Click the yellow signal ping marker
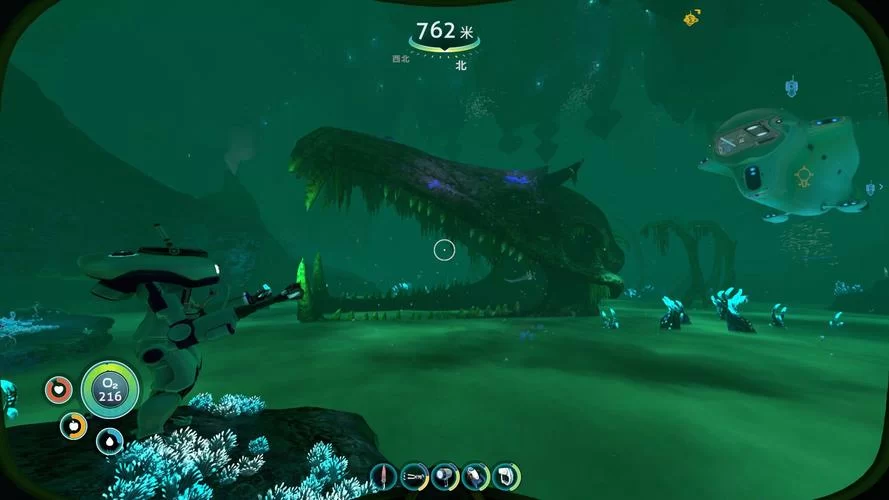 coord(691,18)
